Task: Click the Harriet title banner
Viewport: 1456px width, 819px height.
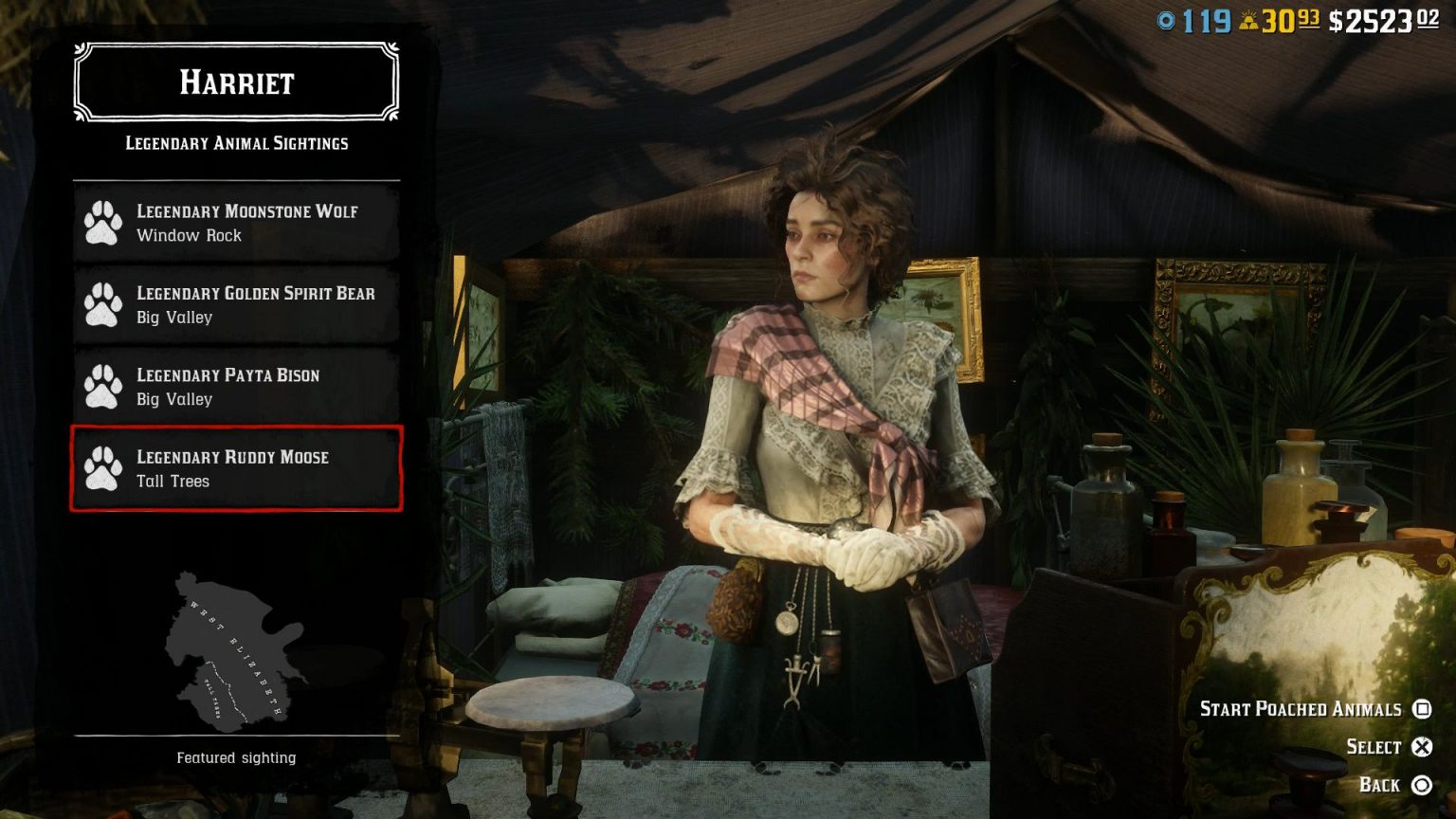Action: pyautogui.click(x=235, y=83)
